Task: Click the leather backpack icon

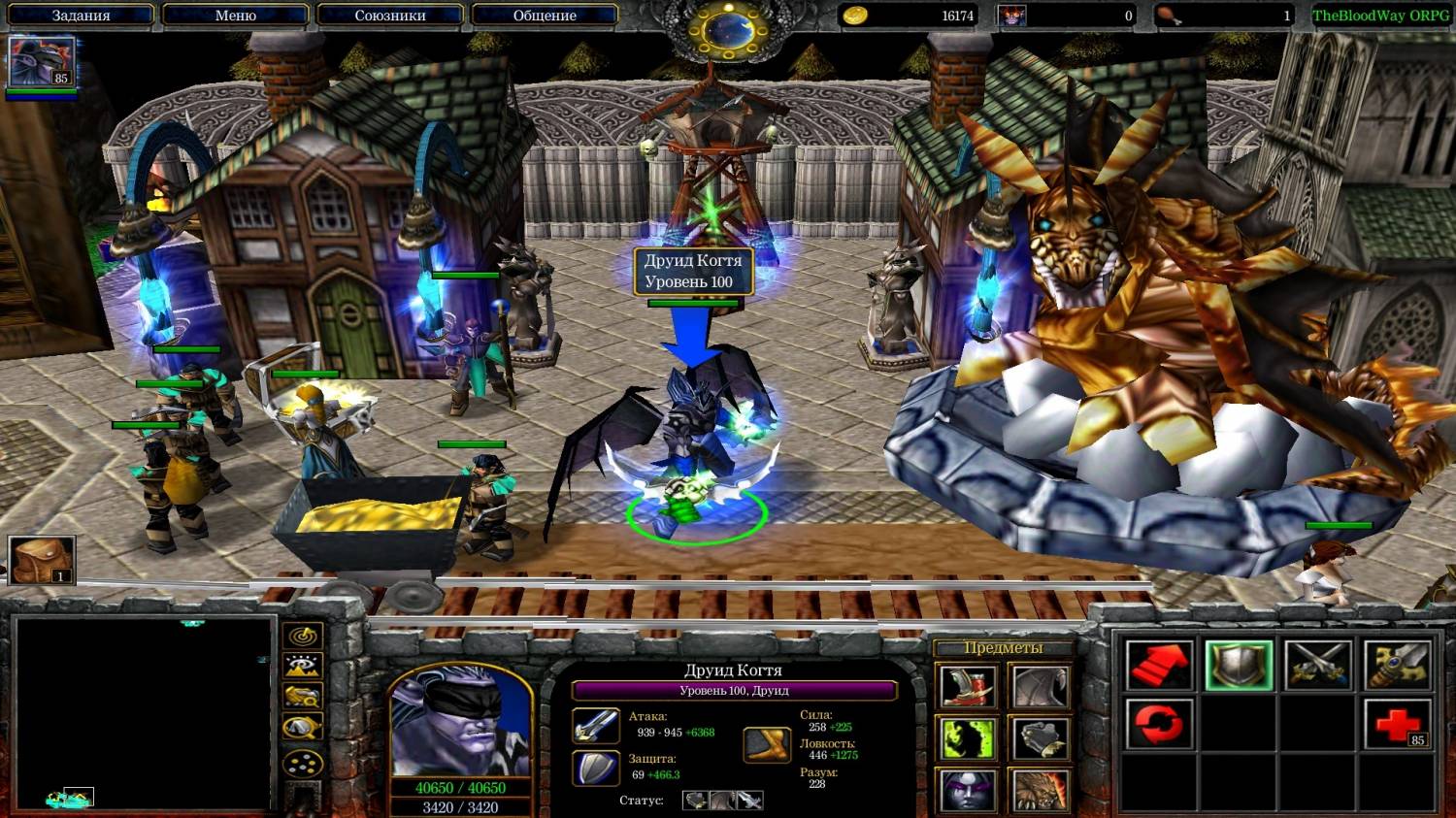Action: 41,561
